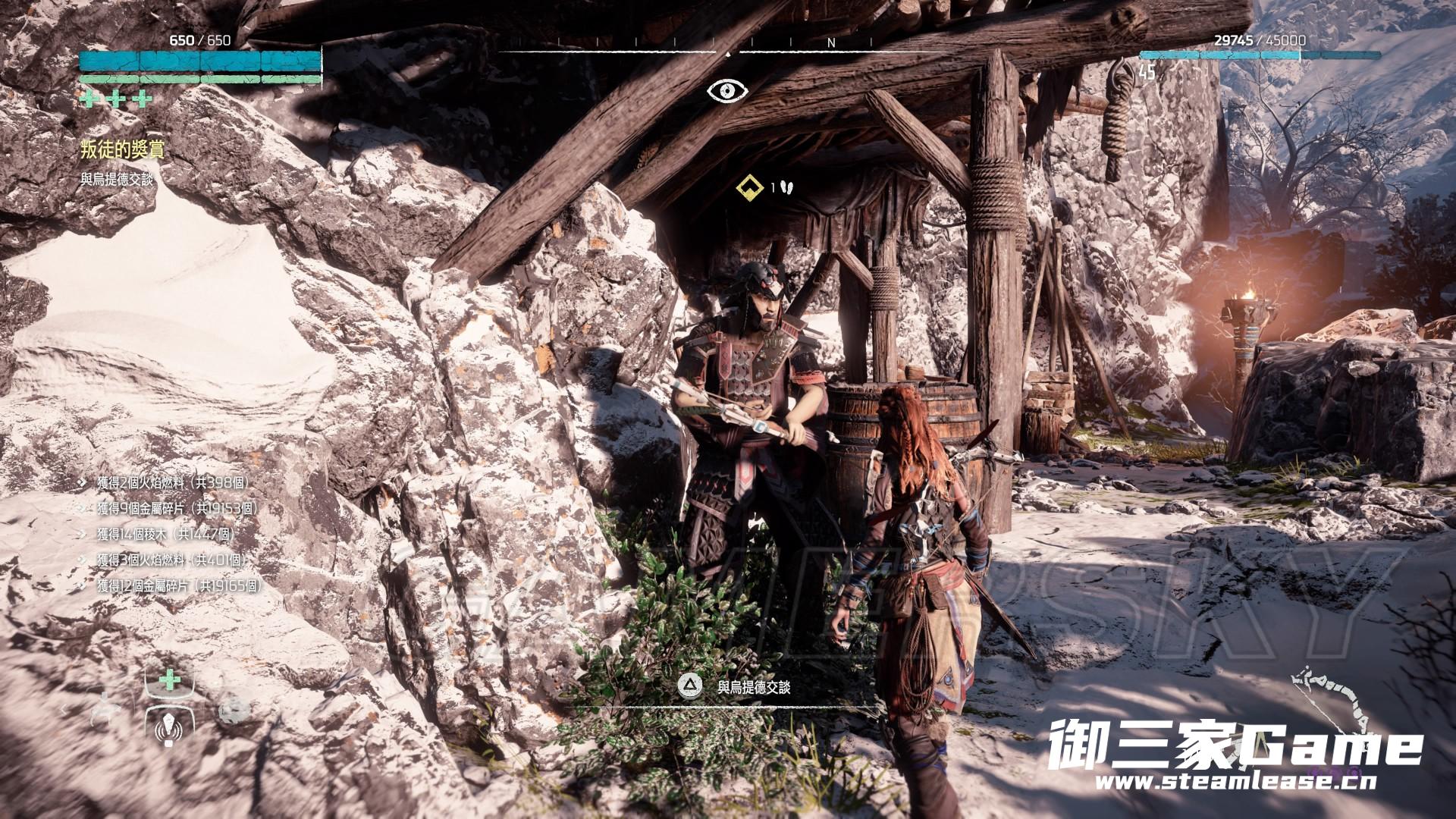The width and height of the screenshot is (1456, 819).
Task: Select the faded trap item with down arrow
Action: 106,708
